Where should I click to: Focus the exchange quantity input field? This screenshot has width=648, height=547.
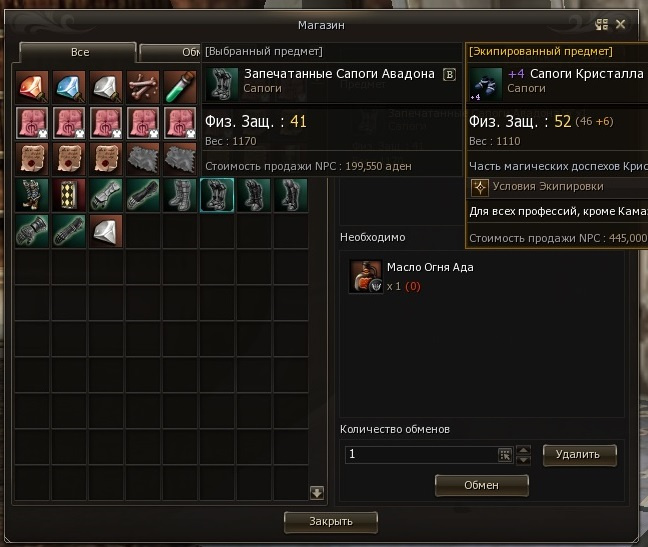coord(420,455)
